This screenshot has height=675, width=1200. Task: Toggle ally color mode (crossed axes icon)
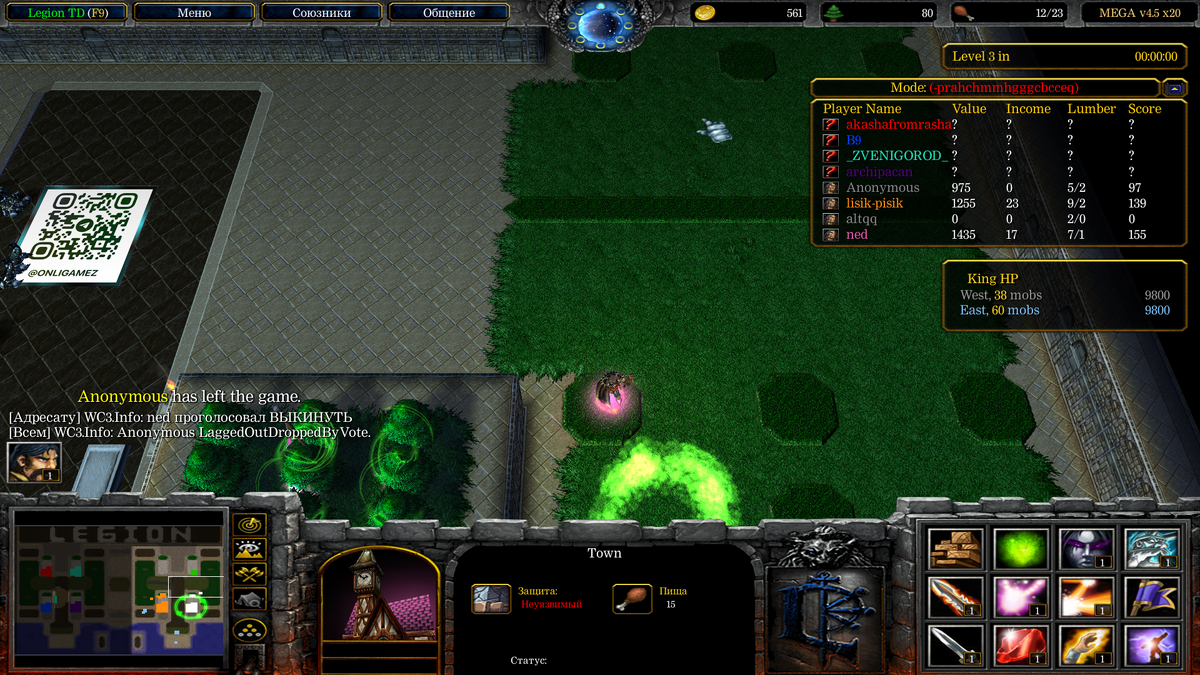[x=248, y=574]
